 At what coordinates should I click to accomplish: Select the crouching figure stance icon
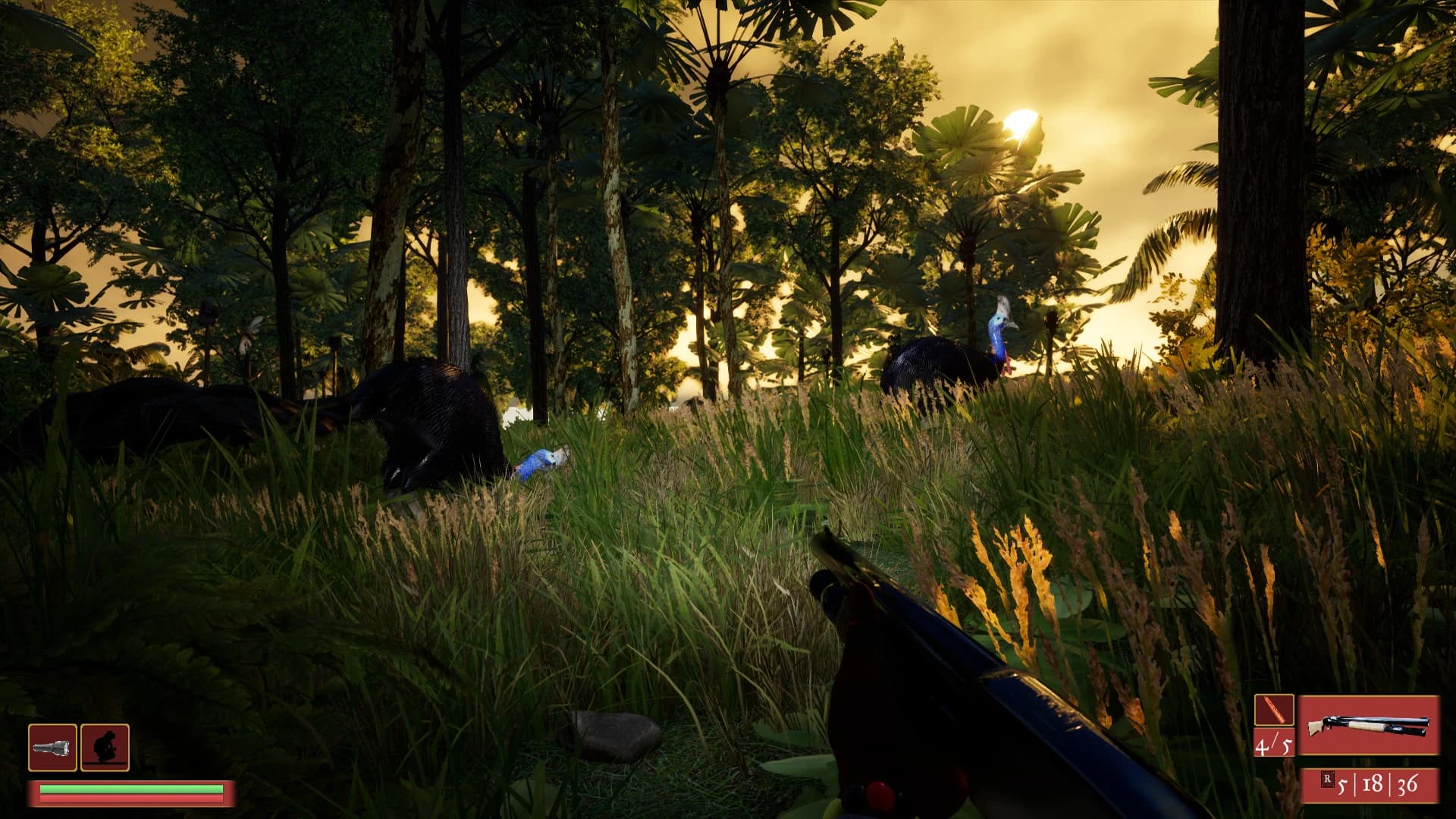pos(105,748)
